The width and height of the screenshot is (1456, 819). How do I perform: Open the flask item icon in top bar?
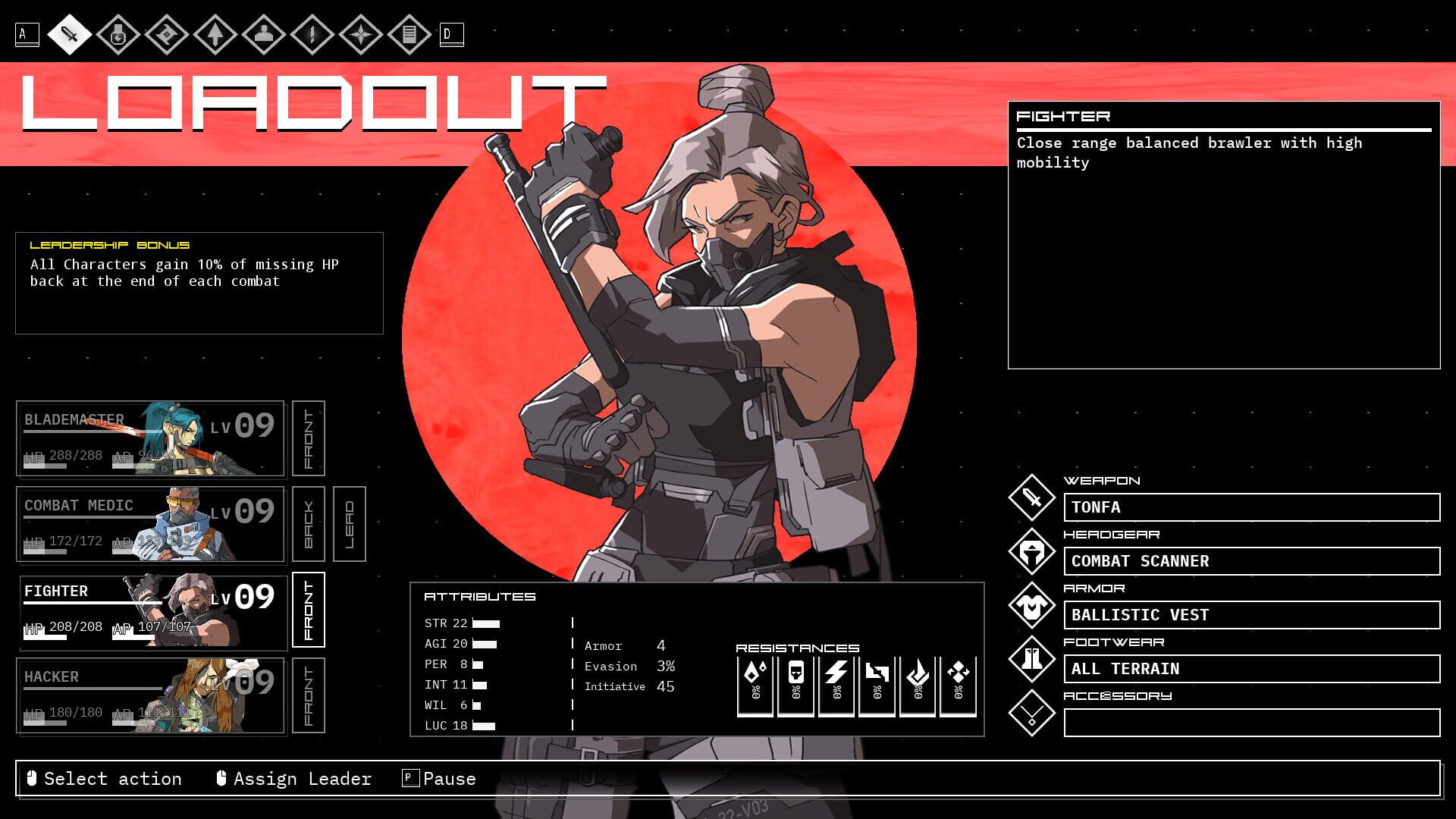click(118, 34)
